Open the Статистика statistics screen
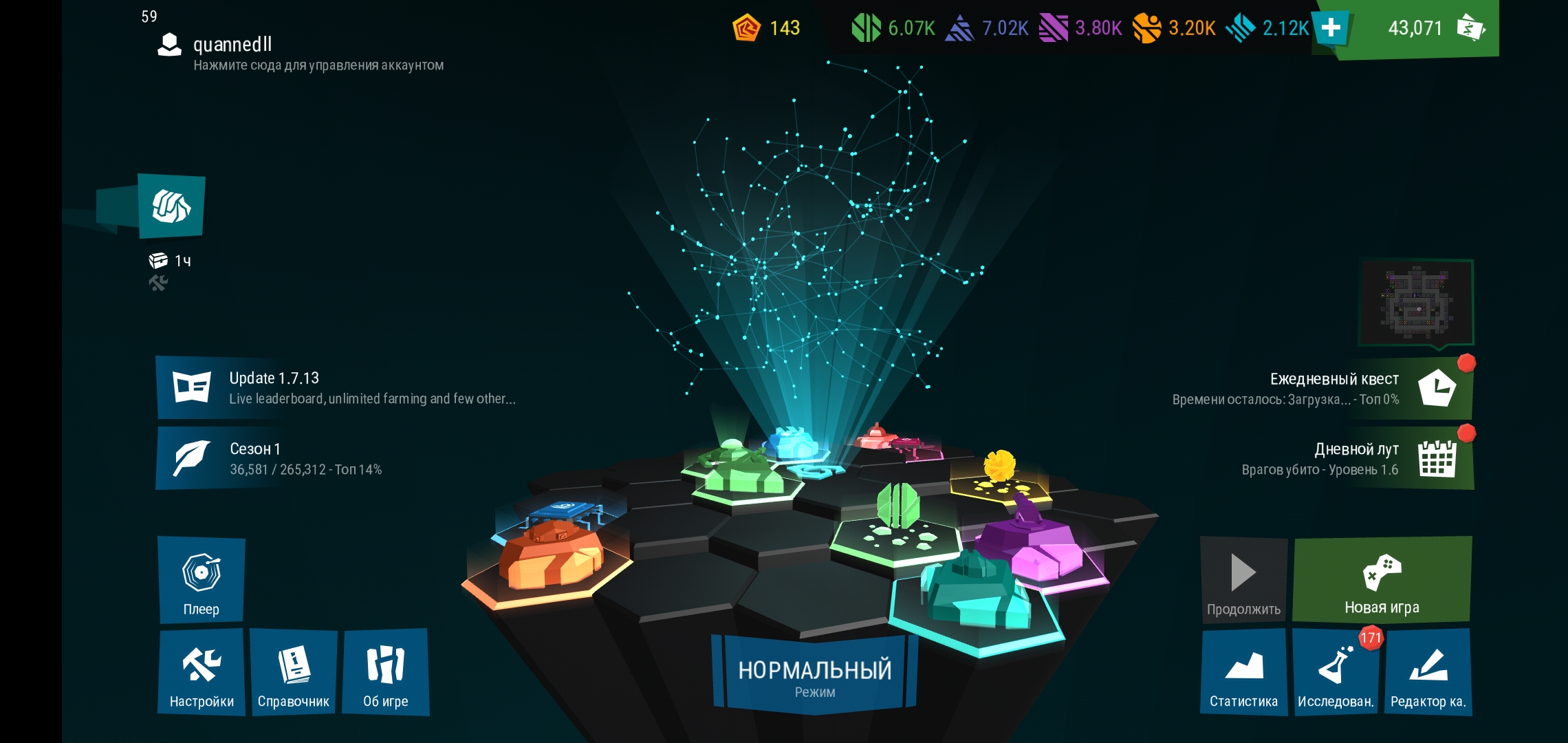 click(x=1243, y=672)
